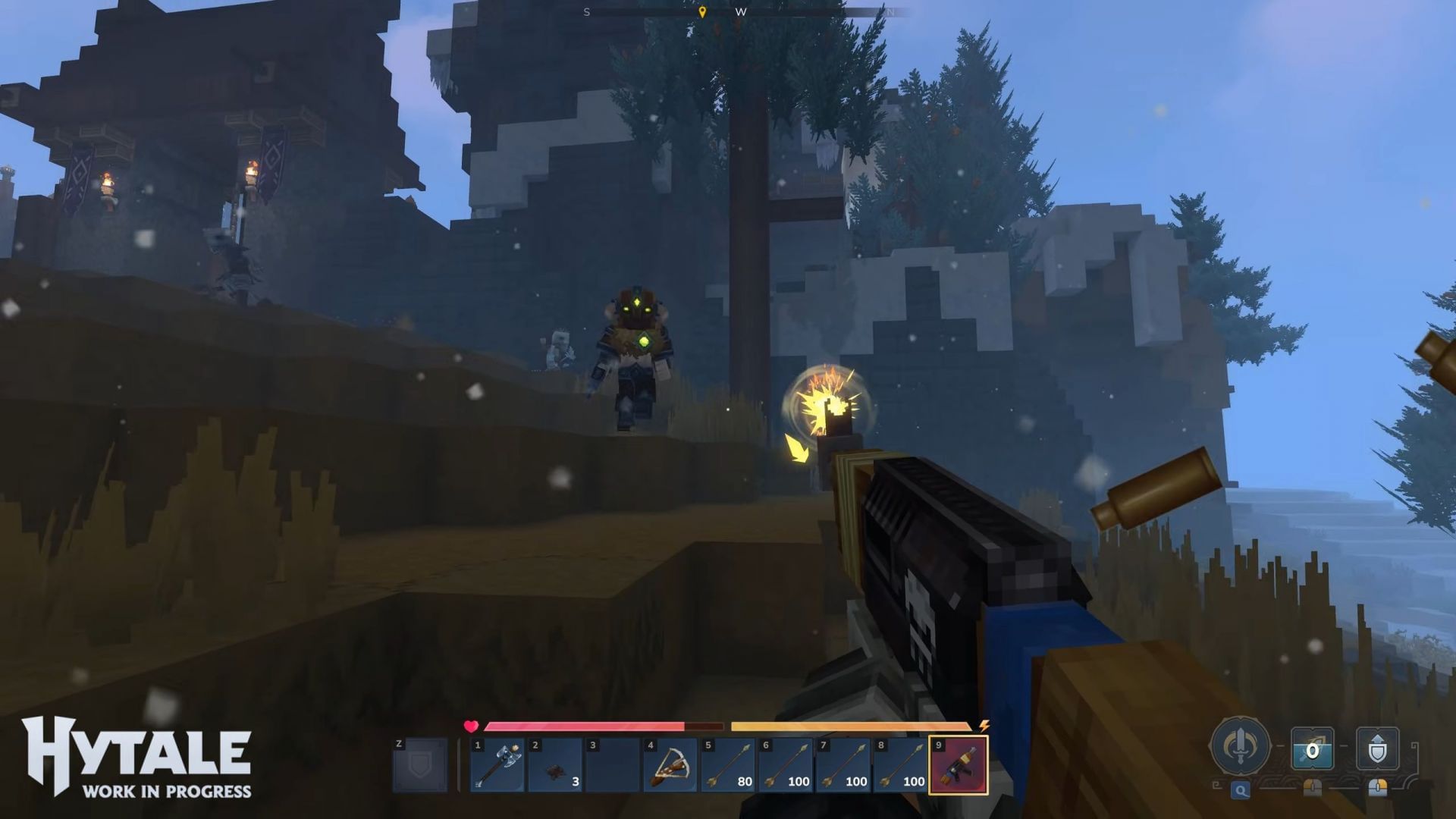Click the lightning stamina icon
Viewport: 1456px width, 819px height.
984,726
